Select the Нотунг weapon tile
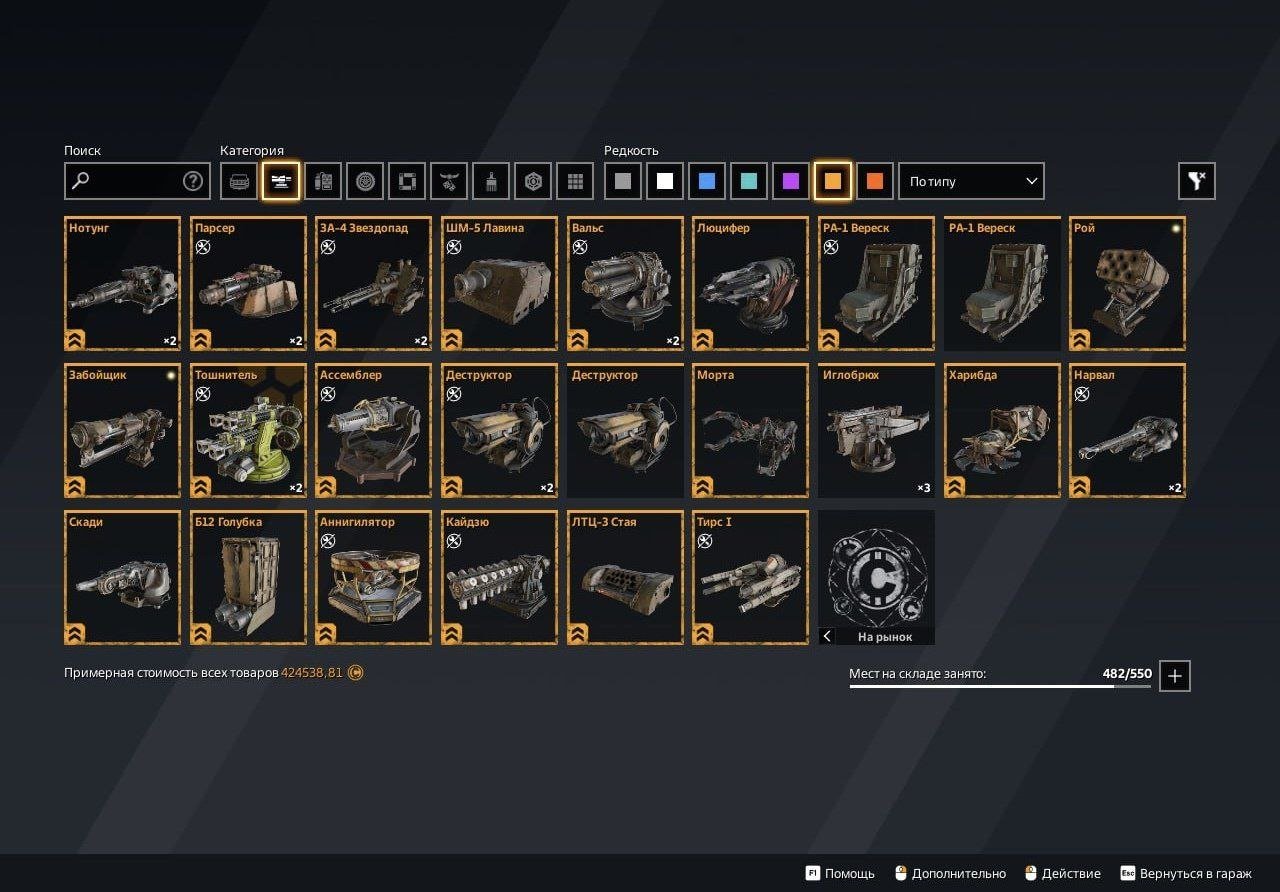The height and width of the screenshot is (892, 1280). (122, 284)
